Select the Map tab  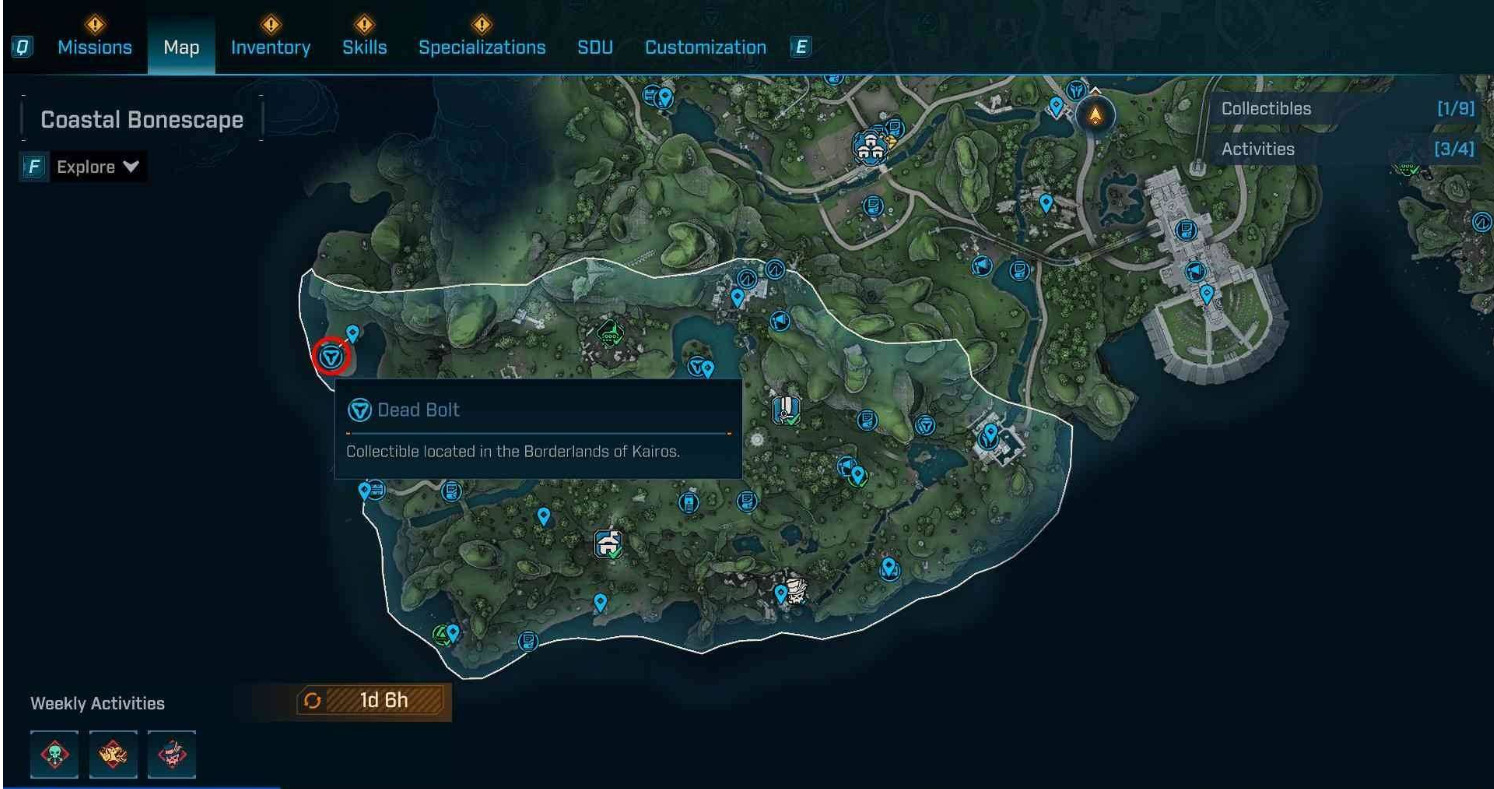coord(181,47)
